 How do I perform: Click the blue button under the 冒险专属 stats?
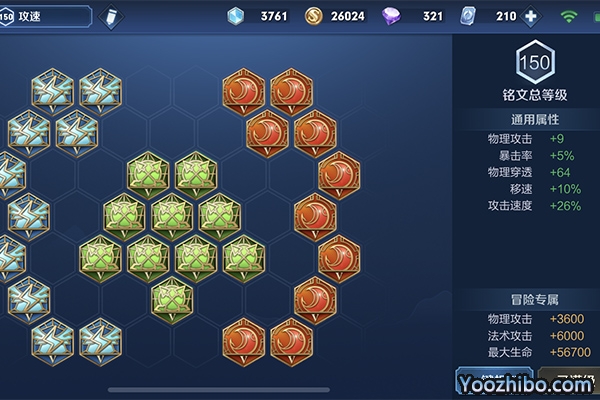coord(493,385)
